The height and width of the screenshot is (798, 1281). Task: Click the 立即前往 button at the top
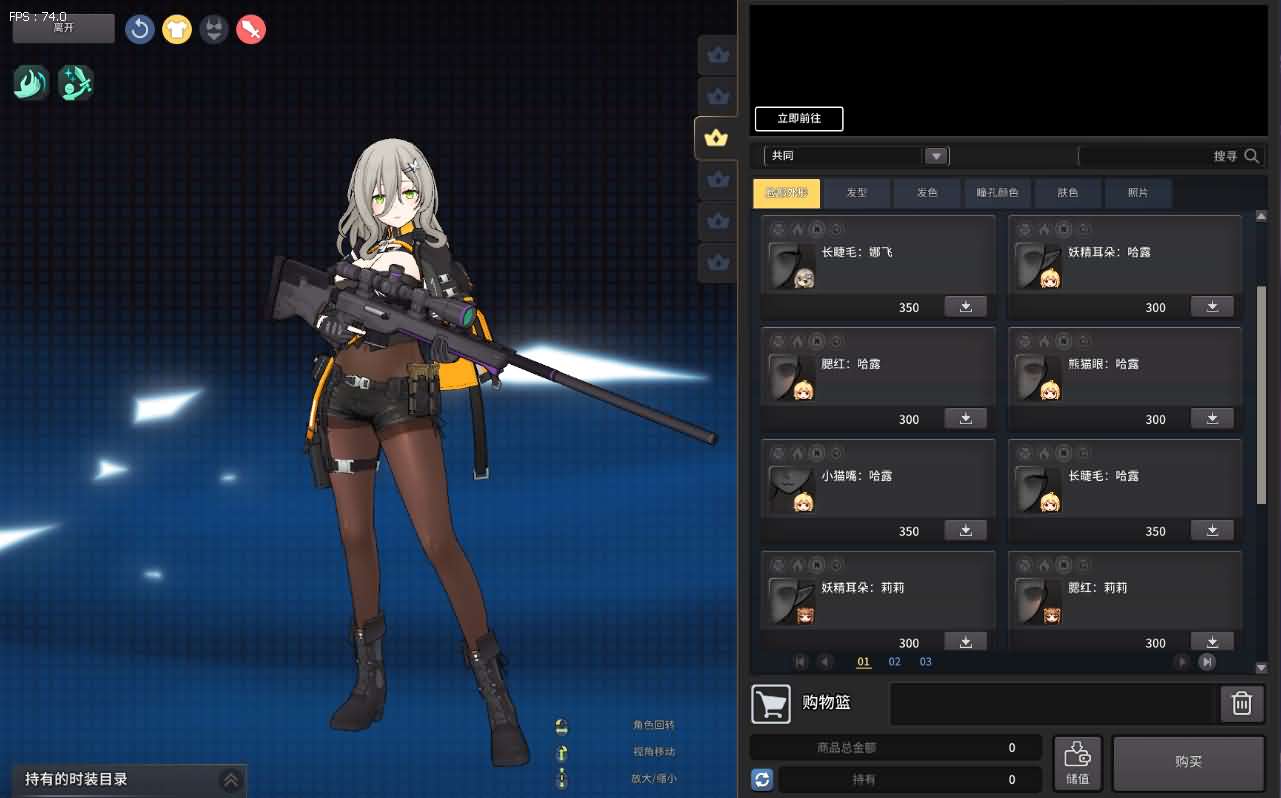click(798, 119)
